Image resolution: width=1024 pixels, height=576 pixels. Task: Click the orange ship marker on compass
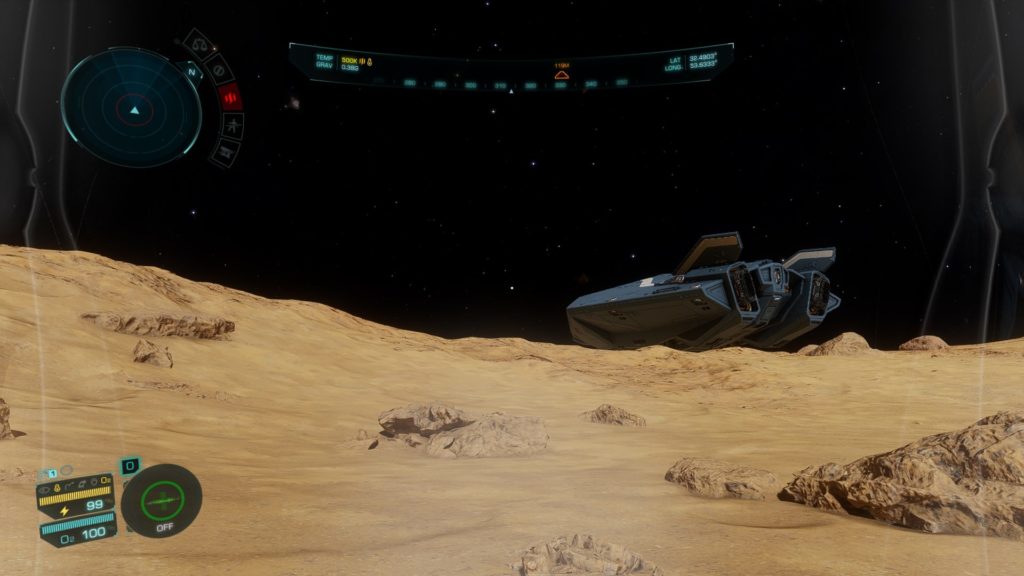[x=561, y=75]
